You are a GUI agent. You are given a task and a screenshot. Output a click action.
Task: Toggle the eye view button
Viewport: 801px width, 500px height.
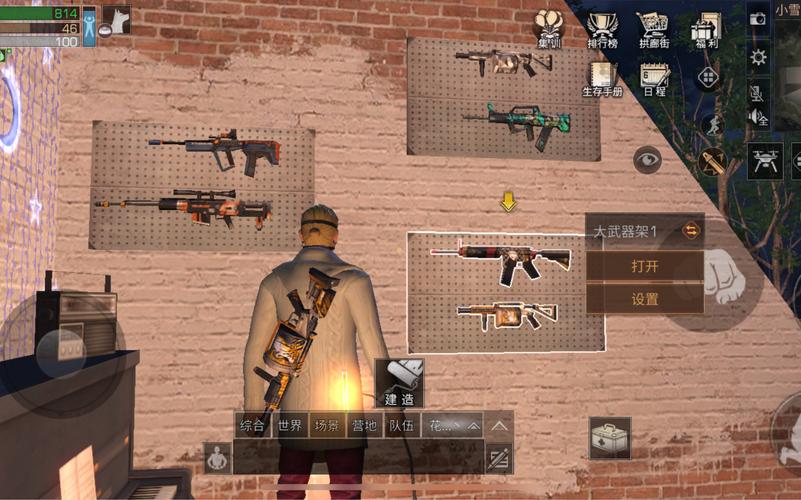pos(647,159)
